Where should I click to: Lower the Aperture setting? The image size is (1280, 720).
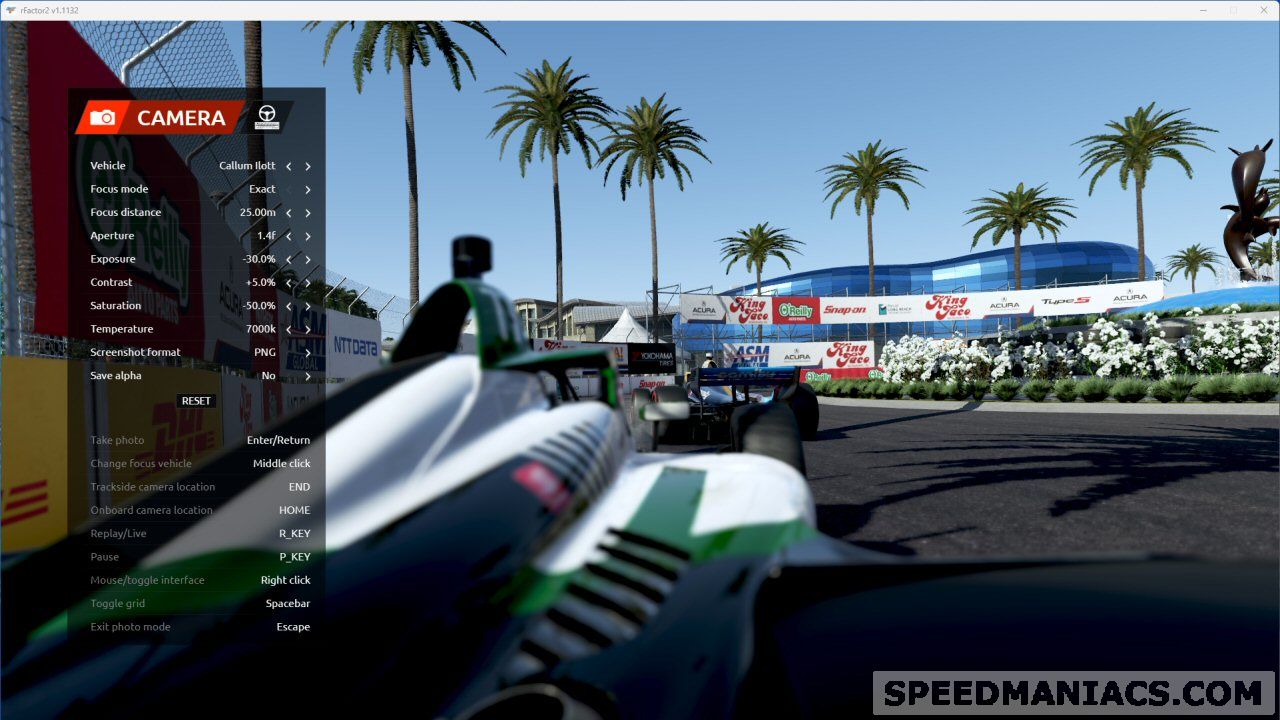click(289, 236)
